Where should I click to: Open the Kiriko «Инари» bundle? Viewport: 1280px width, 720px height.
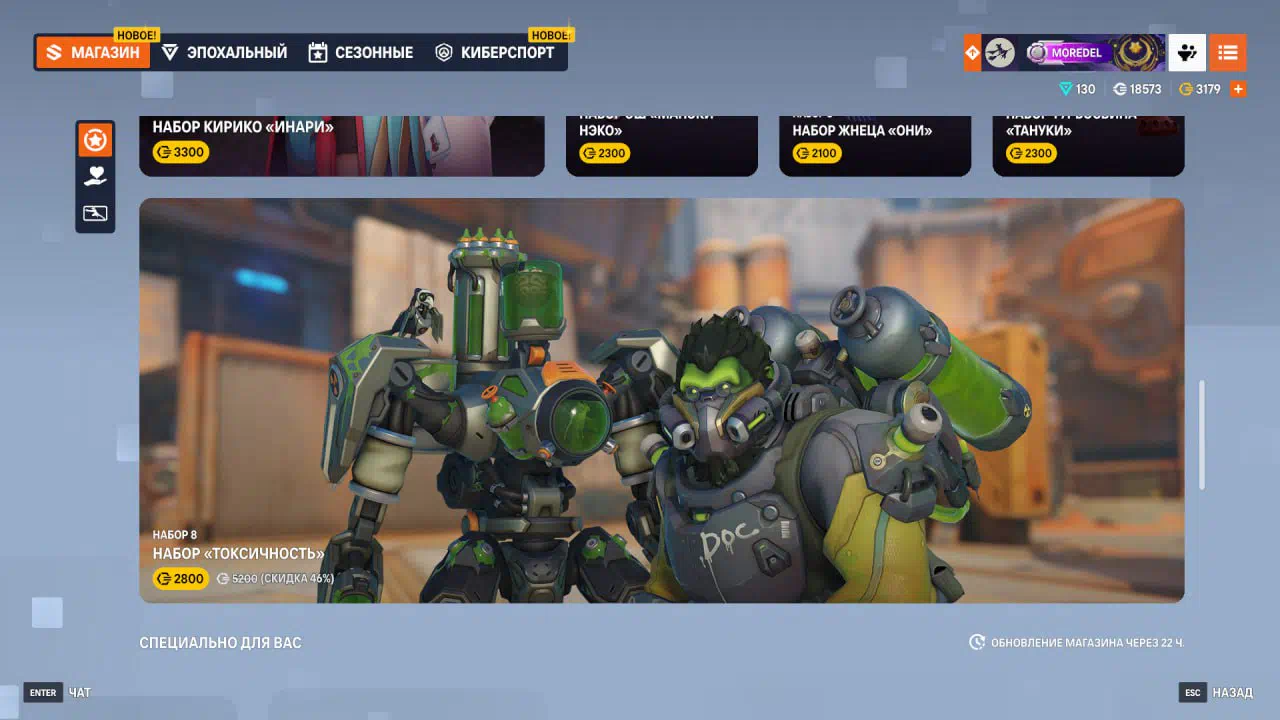(341, 145)
